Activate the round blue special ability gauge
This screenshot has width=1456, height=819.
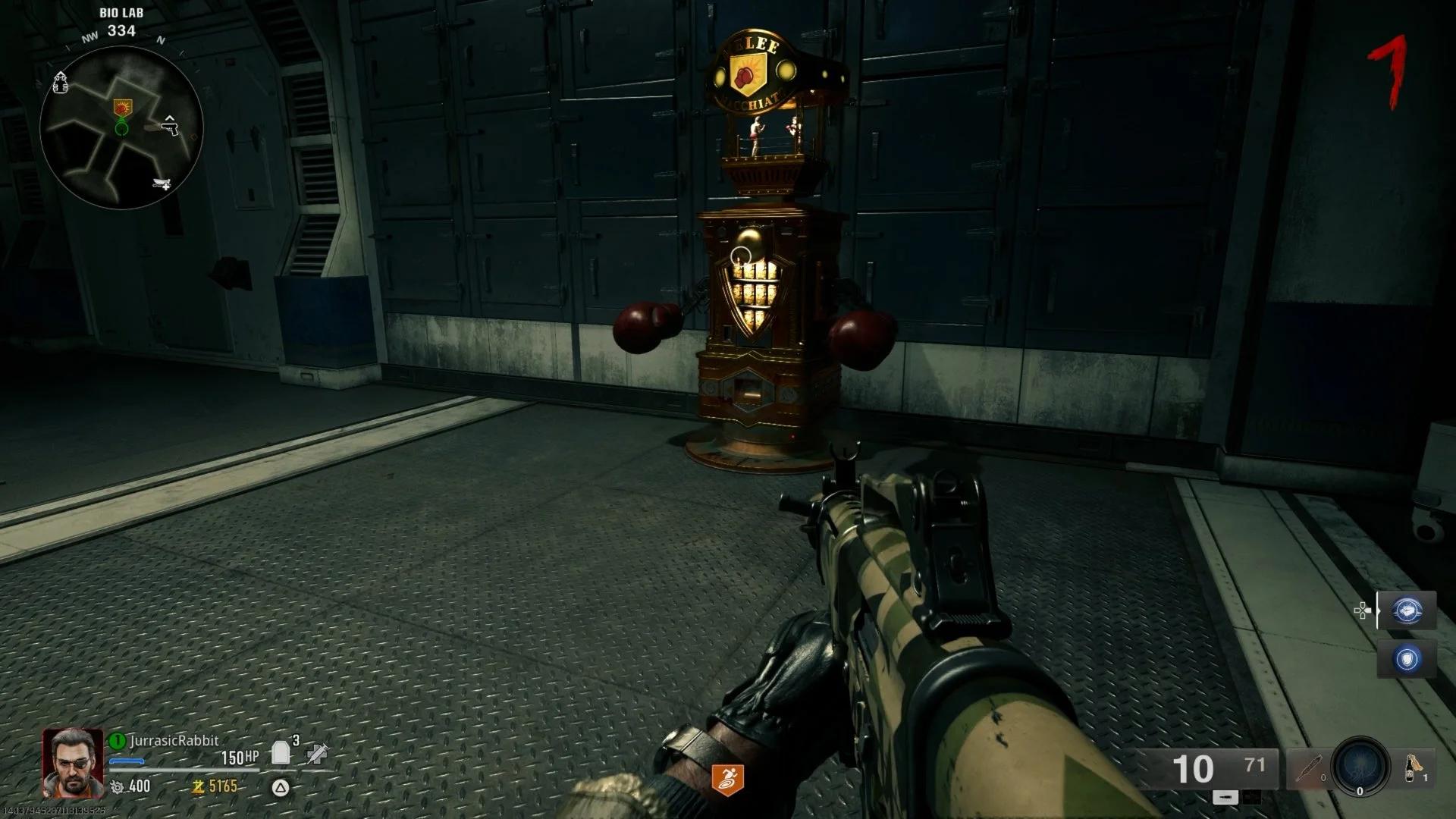point(1360,766)
